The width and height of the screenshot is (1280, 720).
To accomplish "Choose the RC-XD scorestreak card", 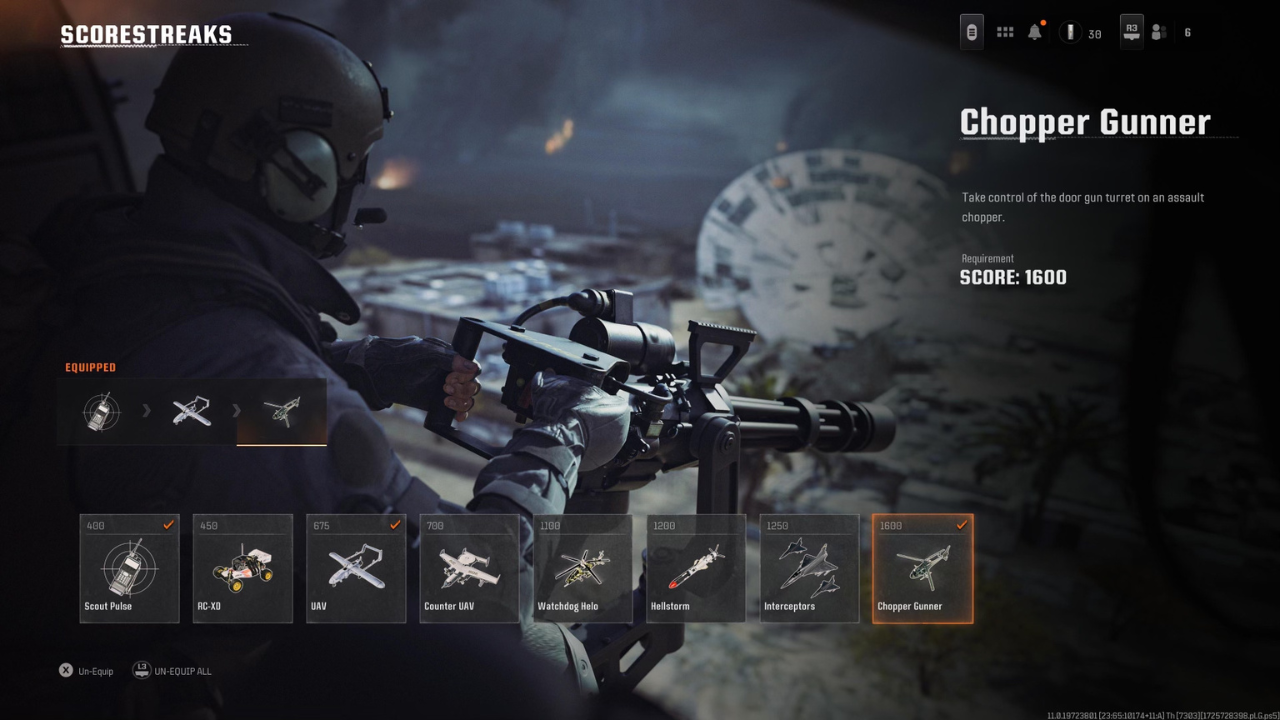I will coord(243,568).
